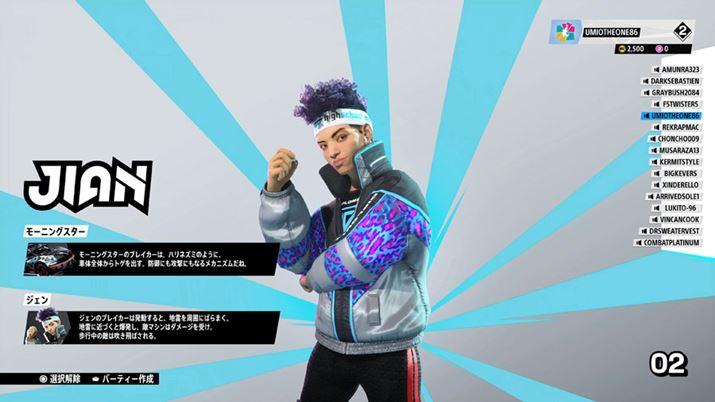Viewport: 715px width, 402px height.
Task: Choose BIGKEVERS from the lobby roster
Action: tap(680, 173)
